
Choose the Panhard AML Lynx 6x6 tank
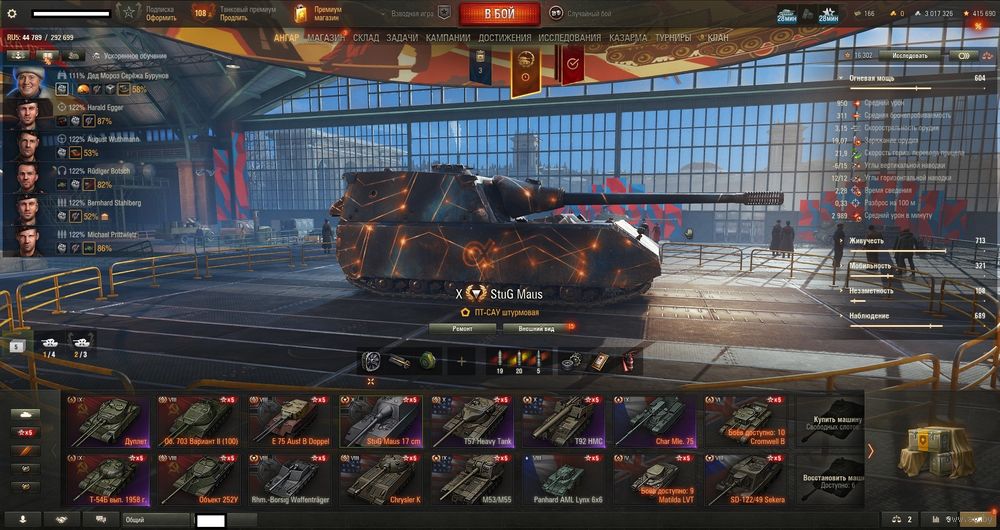(561, 479)
